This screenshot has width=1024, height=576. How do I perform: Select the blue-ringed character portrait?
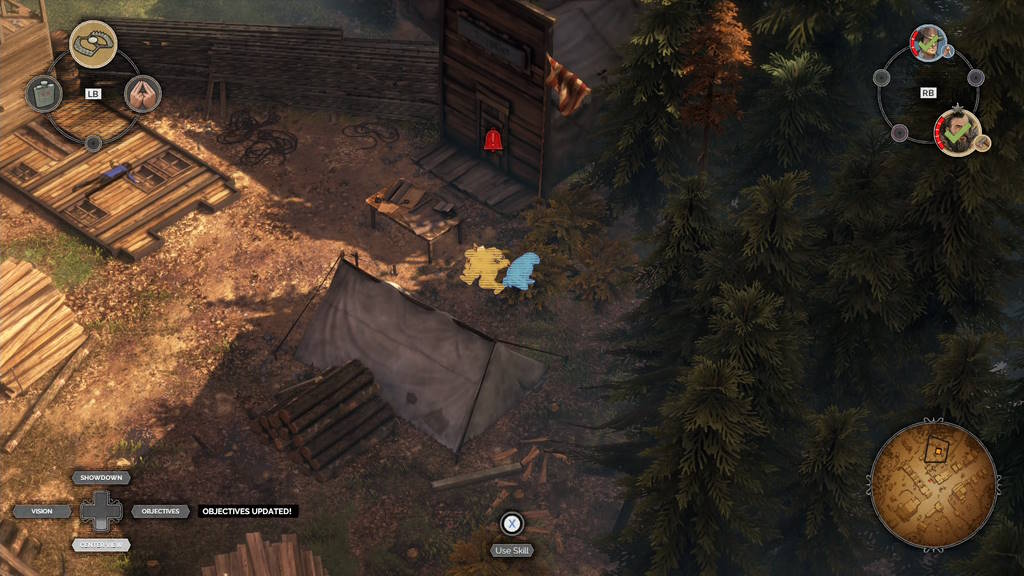point(929,43)
